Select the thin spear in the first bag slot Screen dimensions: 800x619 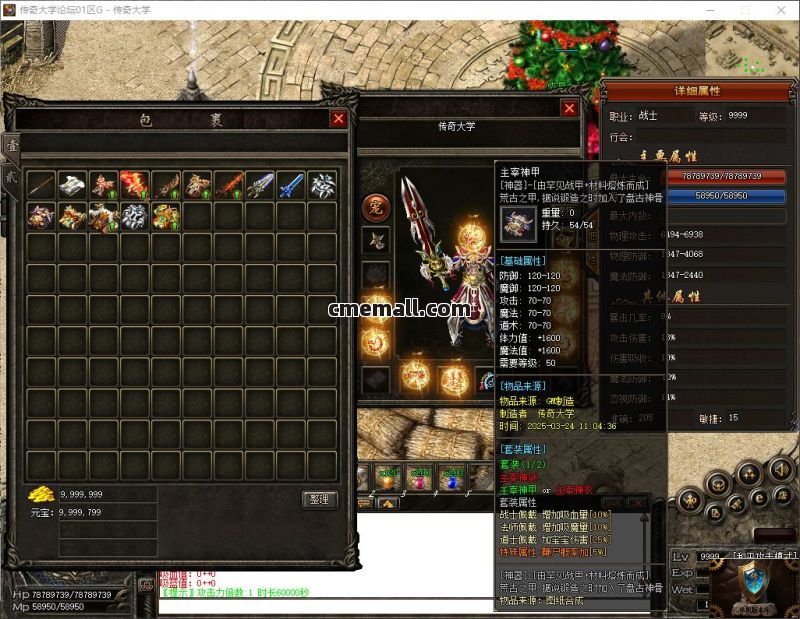click(x=40, y=185)
